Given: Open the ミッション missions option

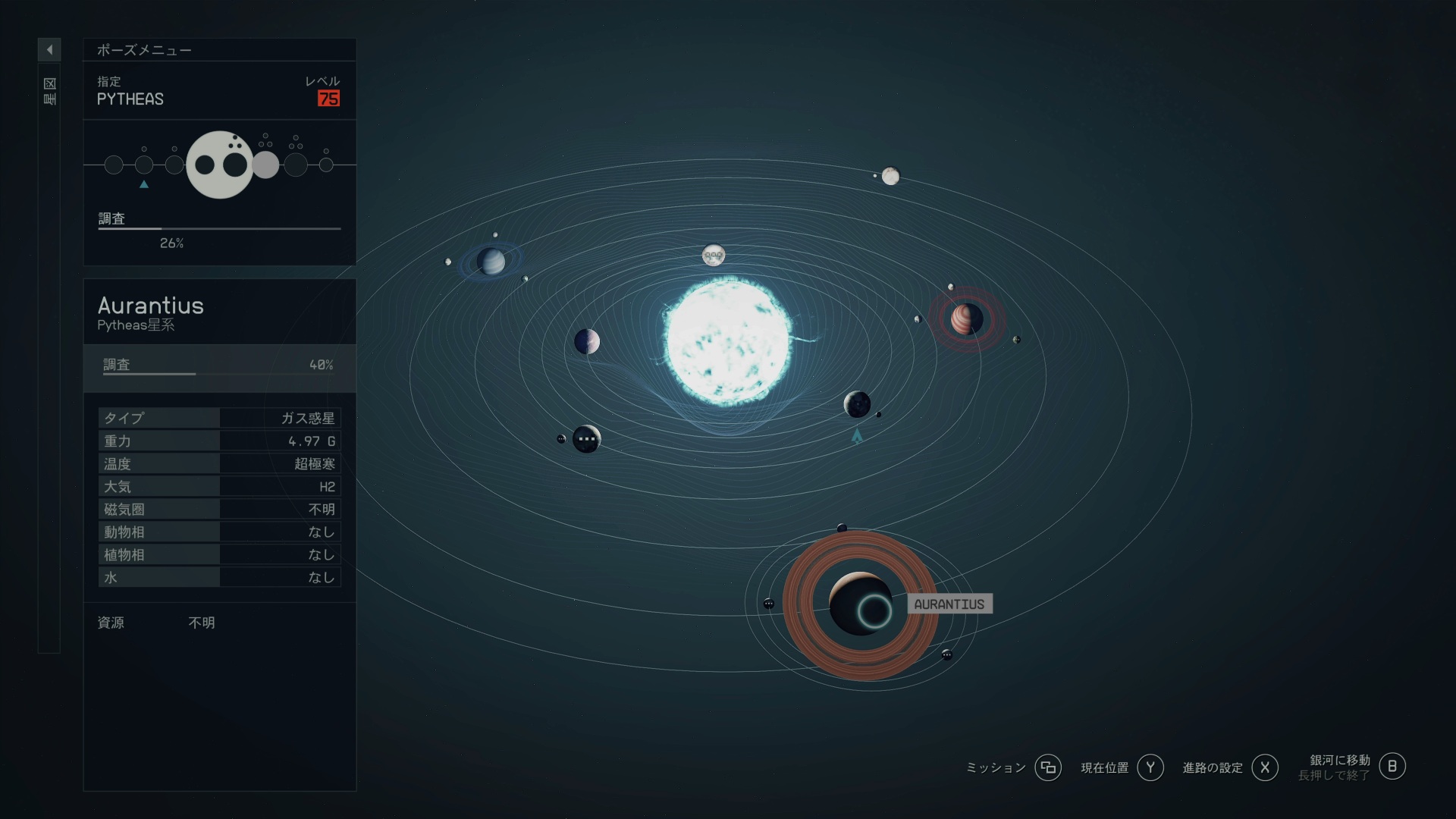Looking at the screenshot, I should pyautogui.click(x=1047, y=767).
